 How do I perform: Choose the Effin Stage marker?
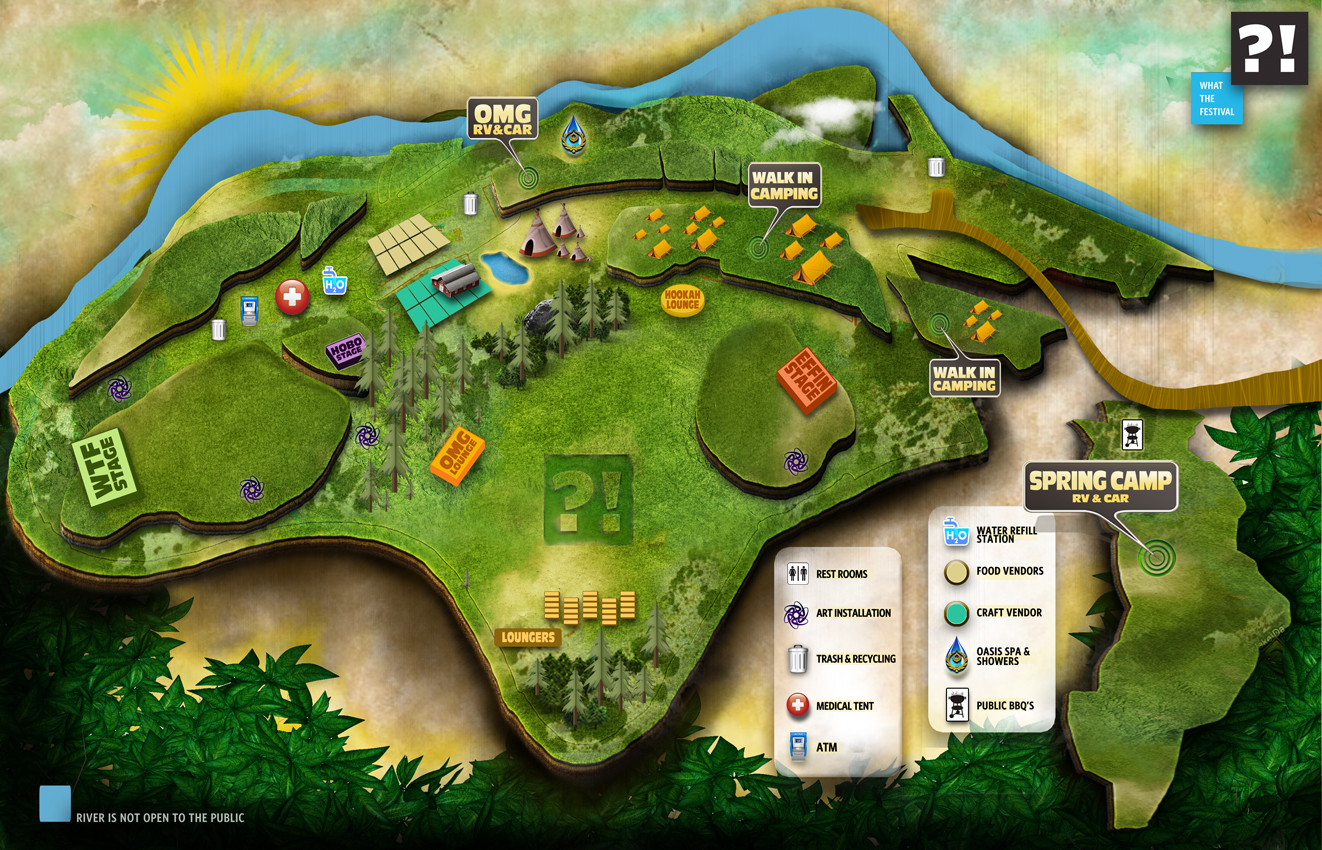[x=806, y=378]
